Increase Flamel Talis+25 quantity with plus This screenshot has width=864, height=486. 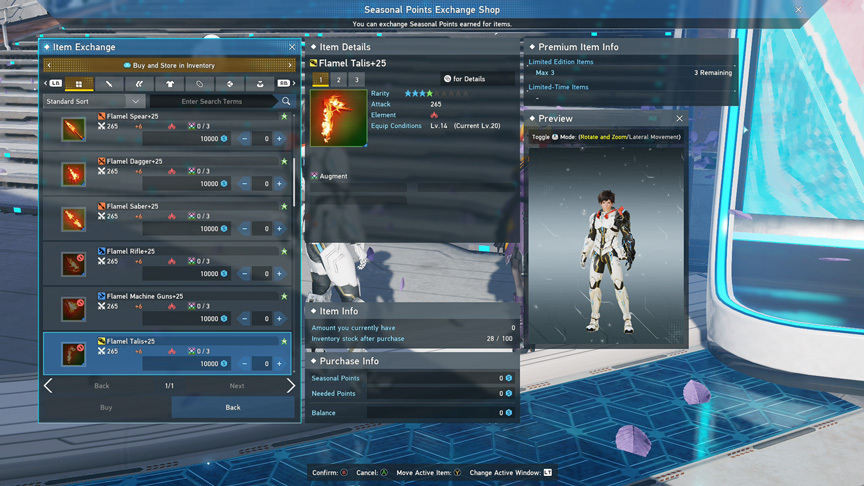(x=280, y=364)
